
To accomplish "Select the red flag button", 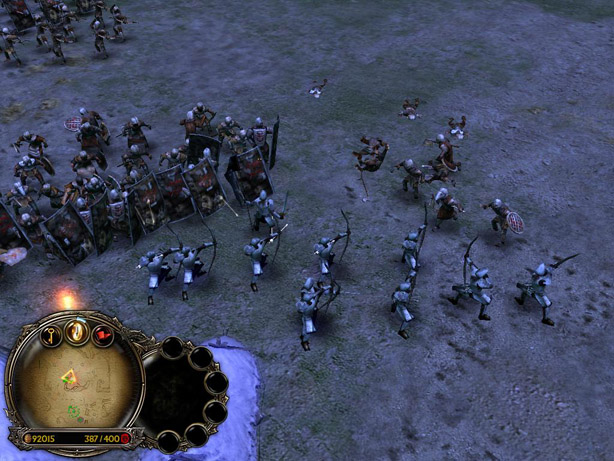I will (102, 335).
